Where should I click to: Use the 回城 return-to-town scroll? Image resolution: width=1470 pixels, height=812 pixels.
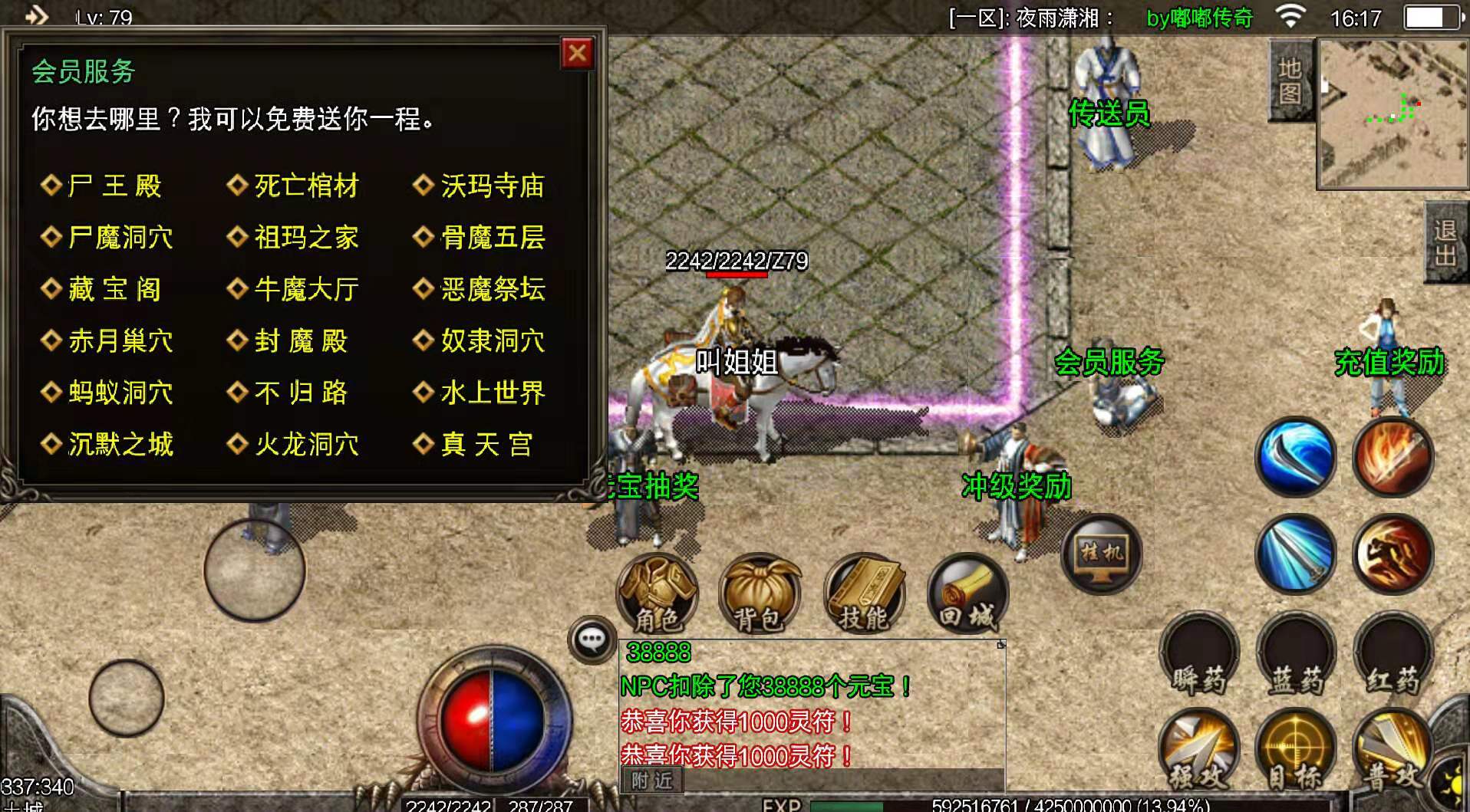(967, 594)
